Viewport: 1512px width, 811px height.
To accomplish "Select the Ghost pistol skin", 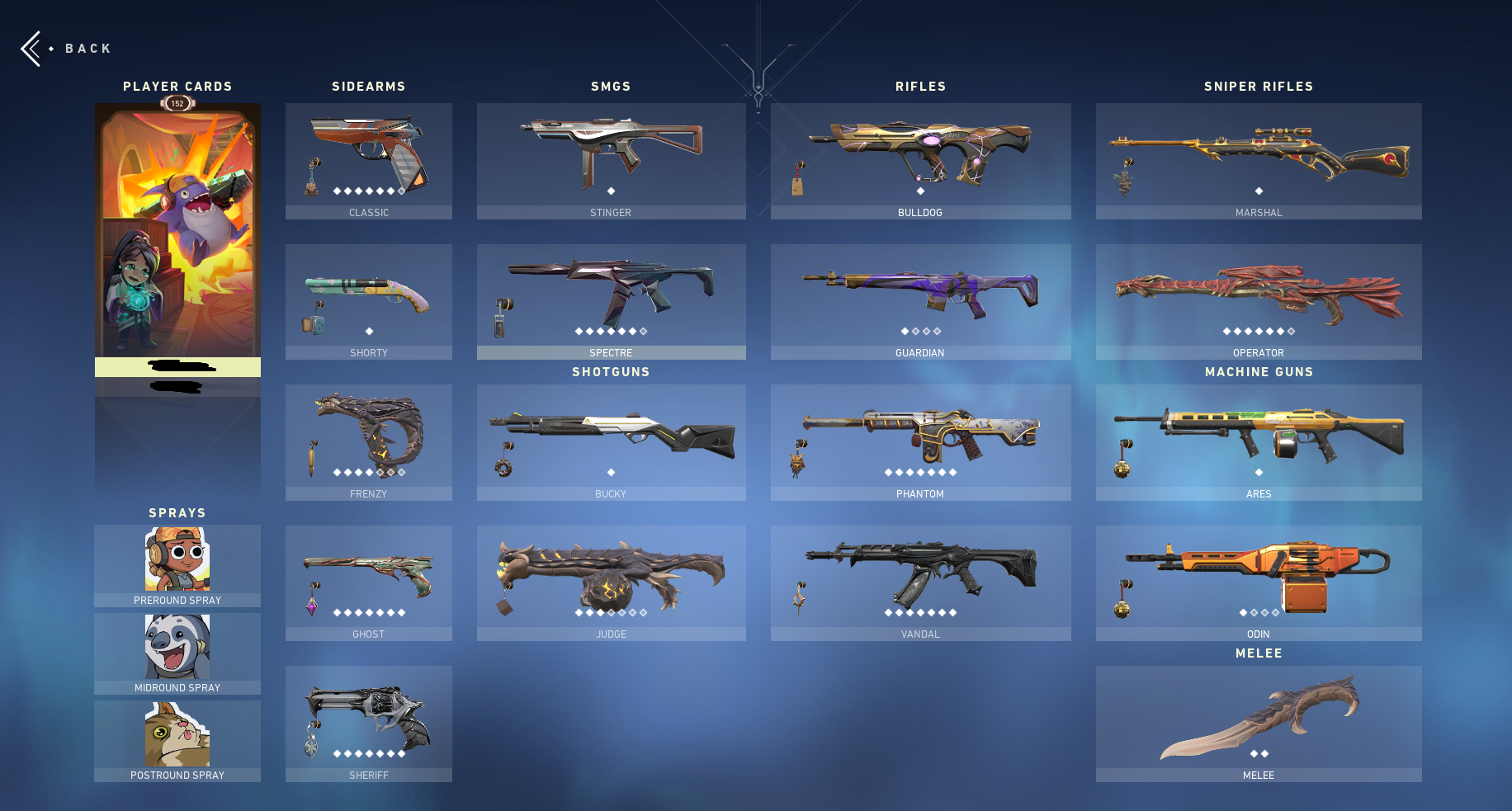I will tap(369, 582).
